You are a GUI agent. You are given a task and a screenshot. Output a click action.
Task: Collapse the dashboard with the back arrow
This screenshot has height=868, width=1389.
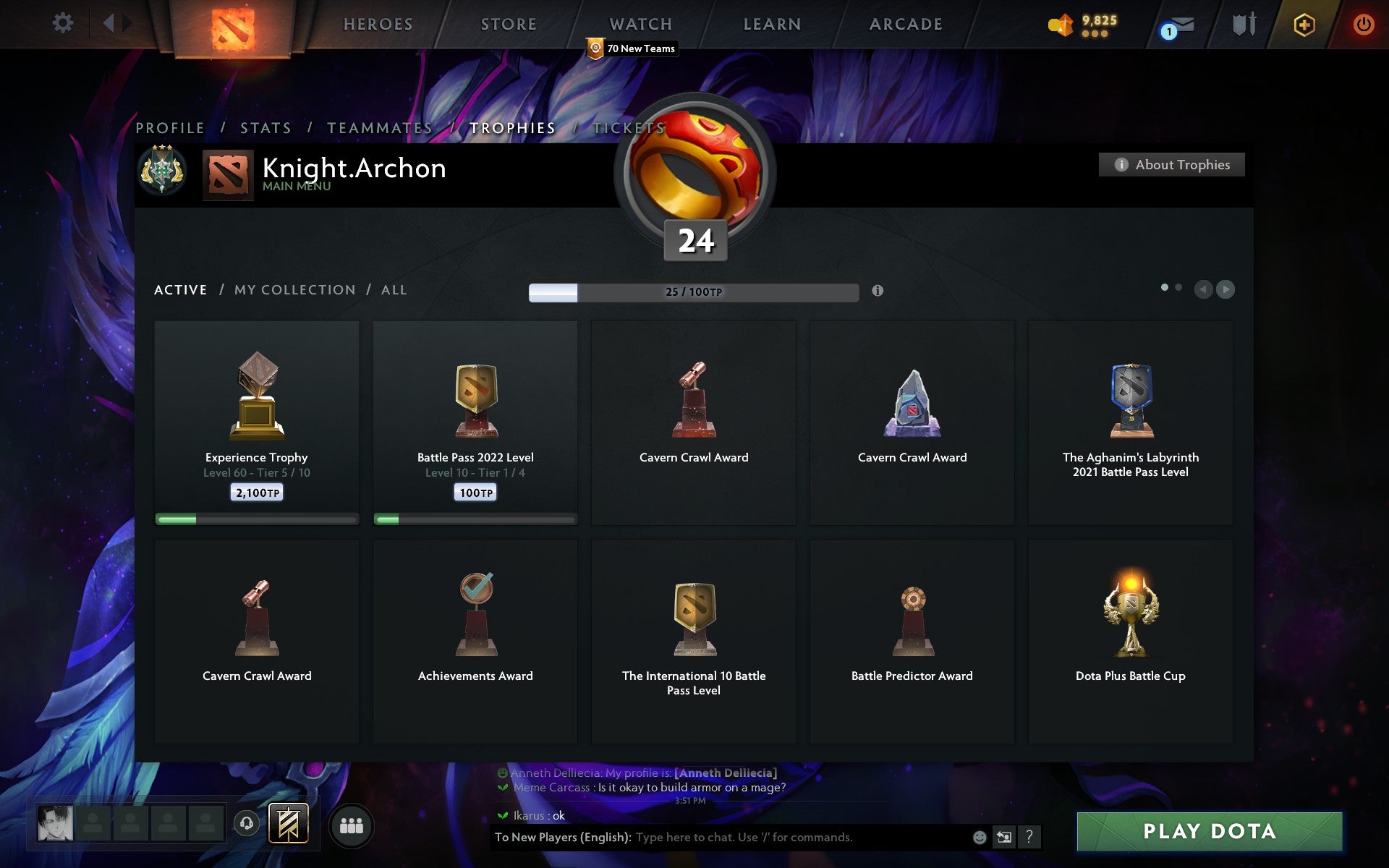(110, 23)
